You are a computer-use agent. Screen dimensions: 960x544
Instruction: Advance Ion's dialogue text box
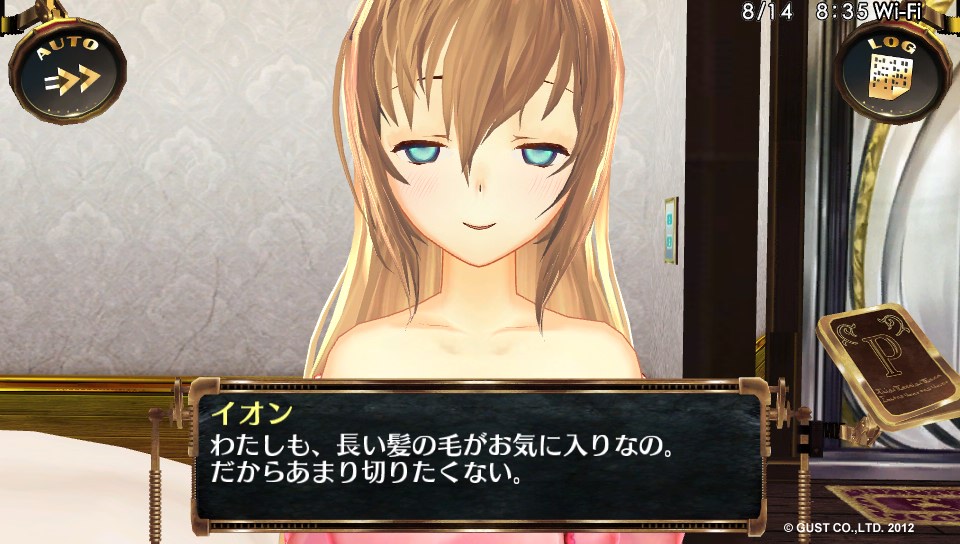pos(478,452)
